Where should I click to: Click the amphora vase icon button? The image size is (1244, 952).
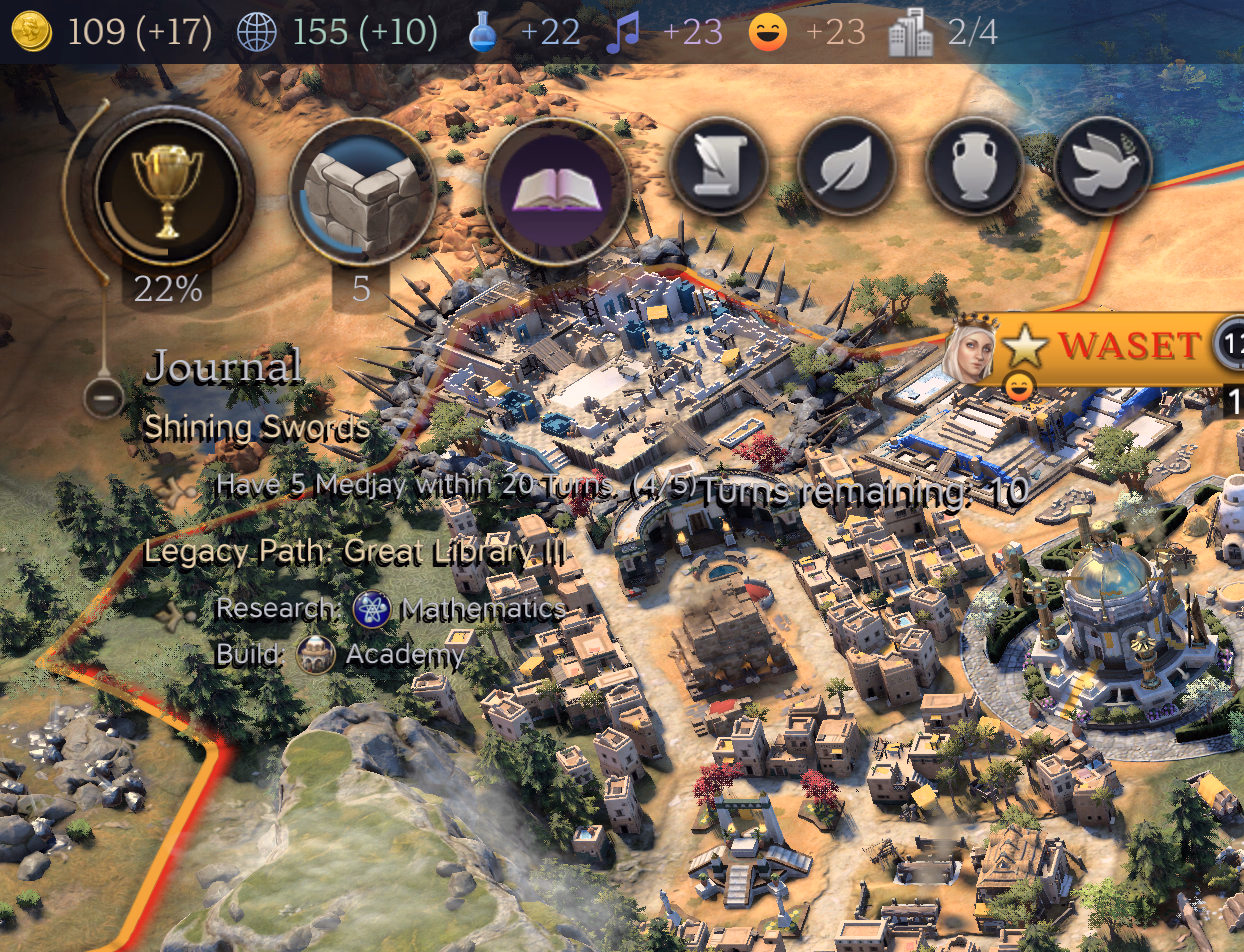[974, 167]
